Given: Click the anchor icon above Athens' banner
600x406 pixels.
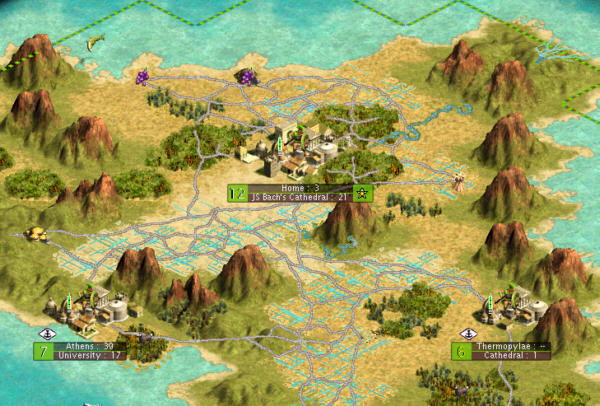Looking at the screenshot, I should point(45,333).
